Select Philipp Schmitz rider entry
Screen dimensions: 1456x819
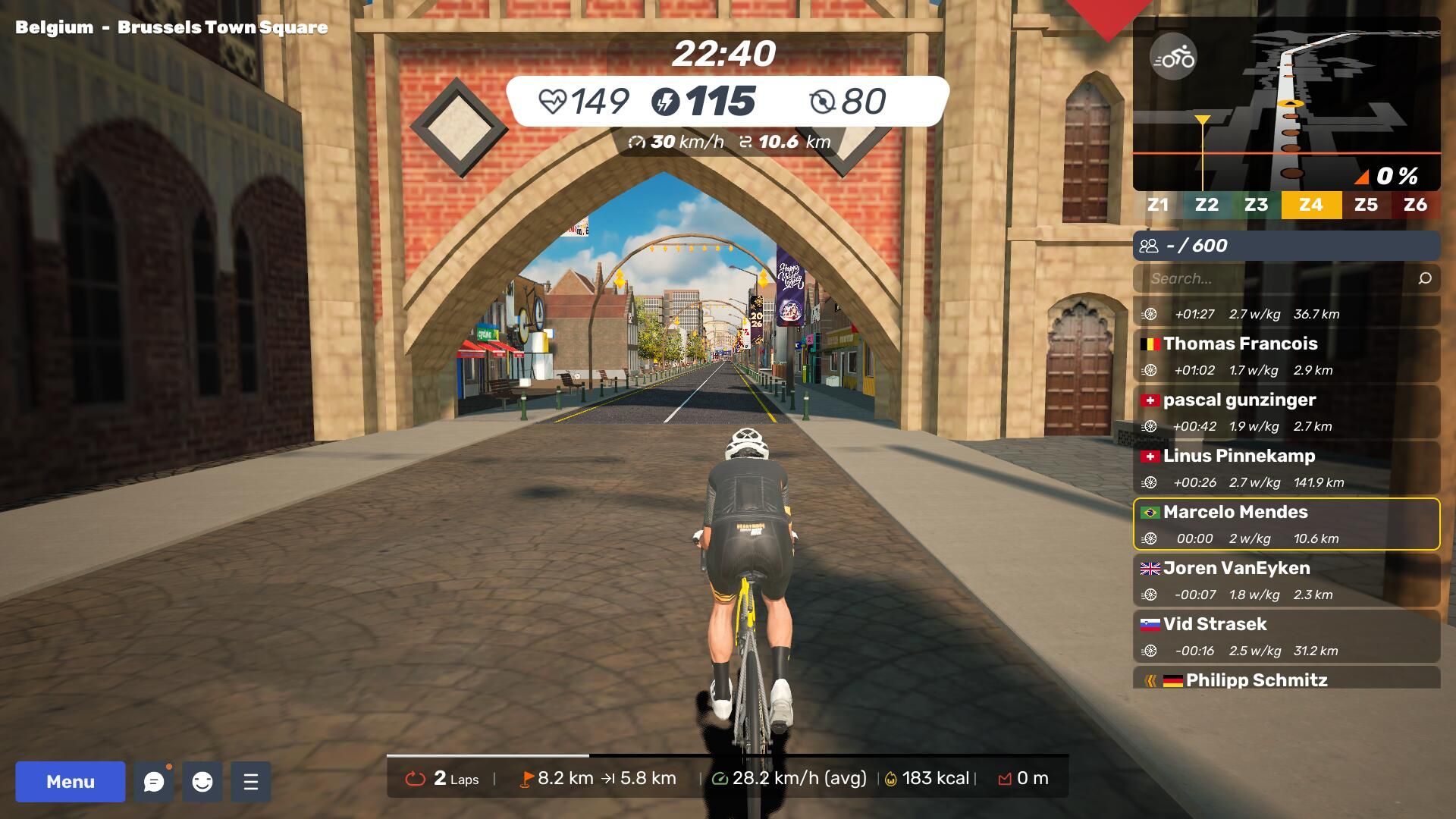click(1286, 679)
